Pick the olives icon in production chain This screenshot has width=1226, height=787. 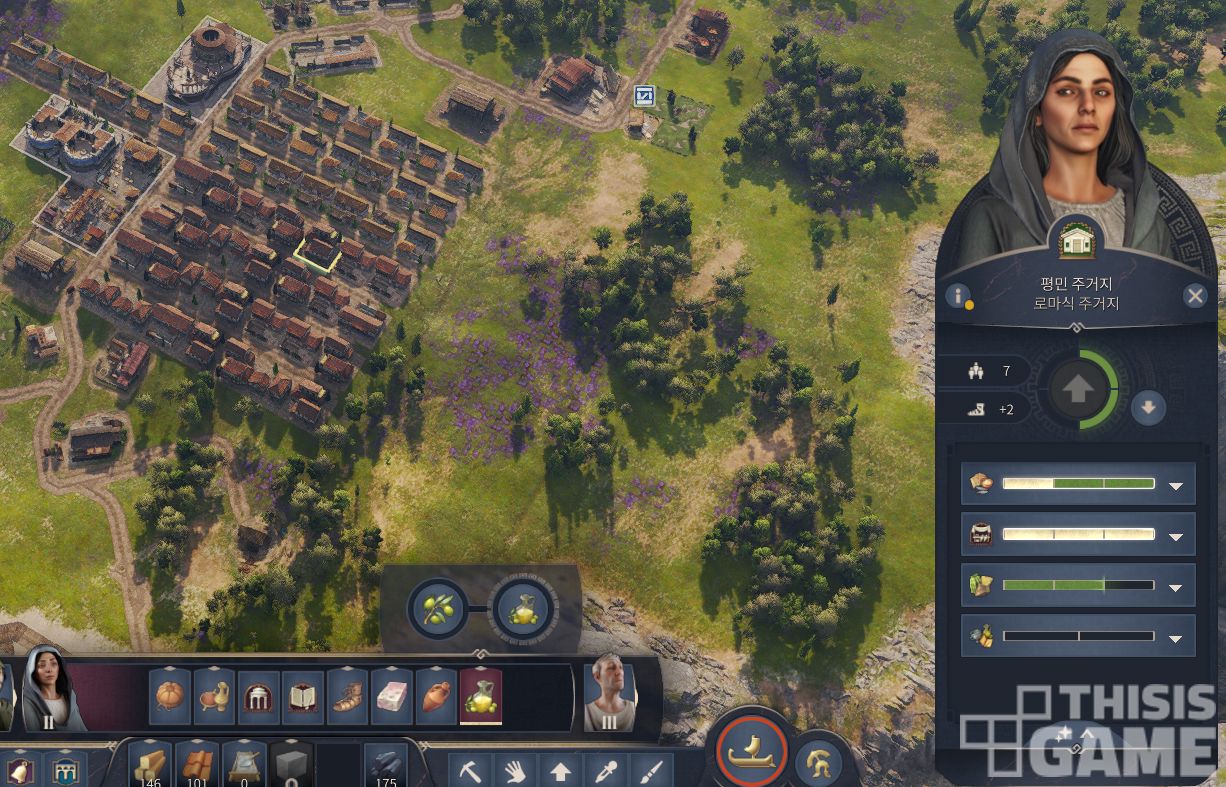coord(438,608)
